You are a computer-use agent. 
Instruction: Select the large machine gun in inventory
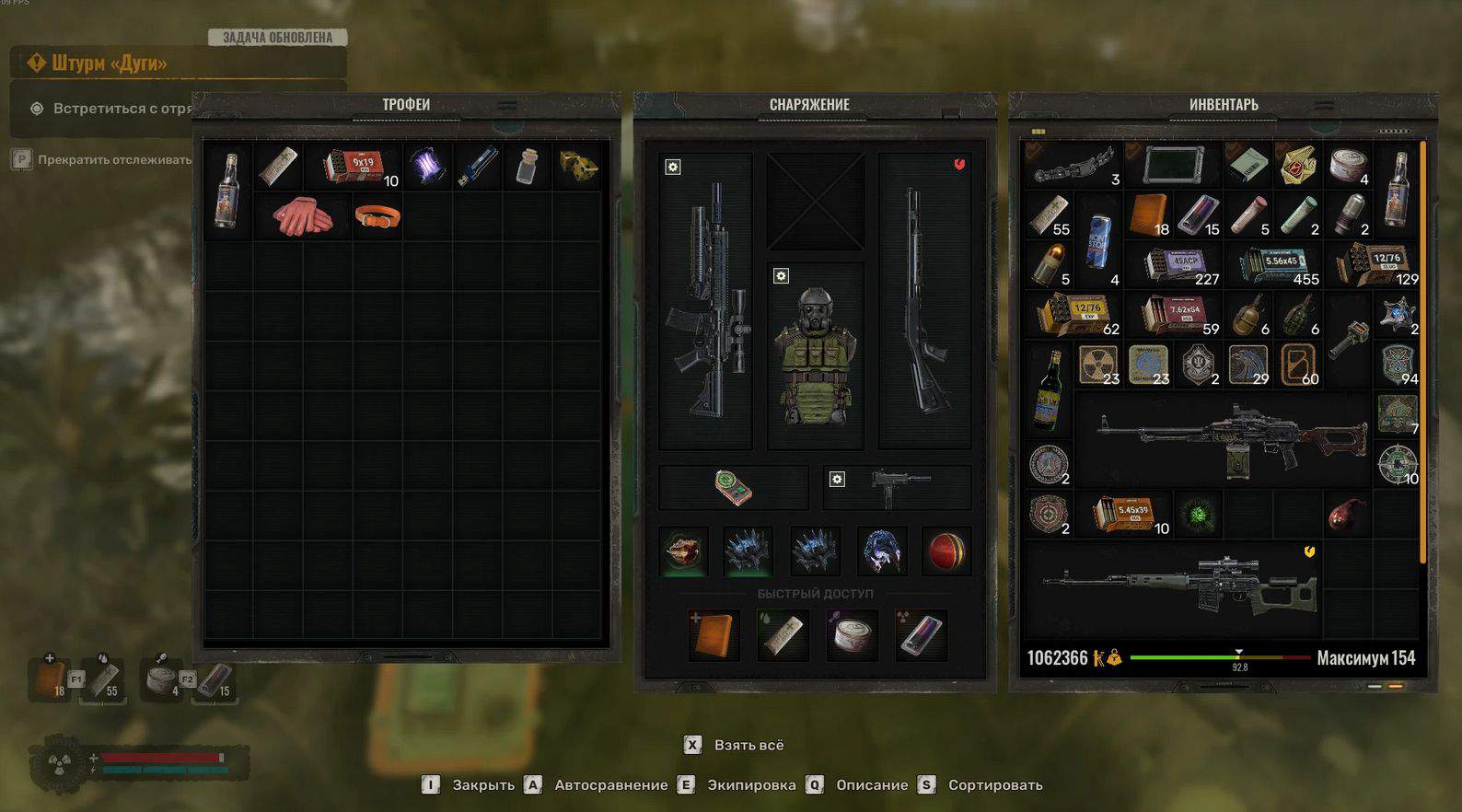(1232, 439)
